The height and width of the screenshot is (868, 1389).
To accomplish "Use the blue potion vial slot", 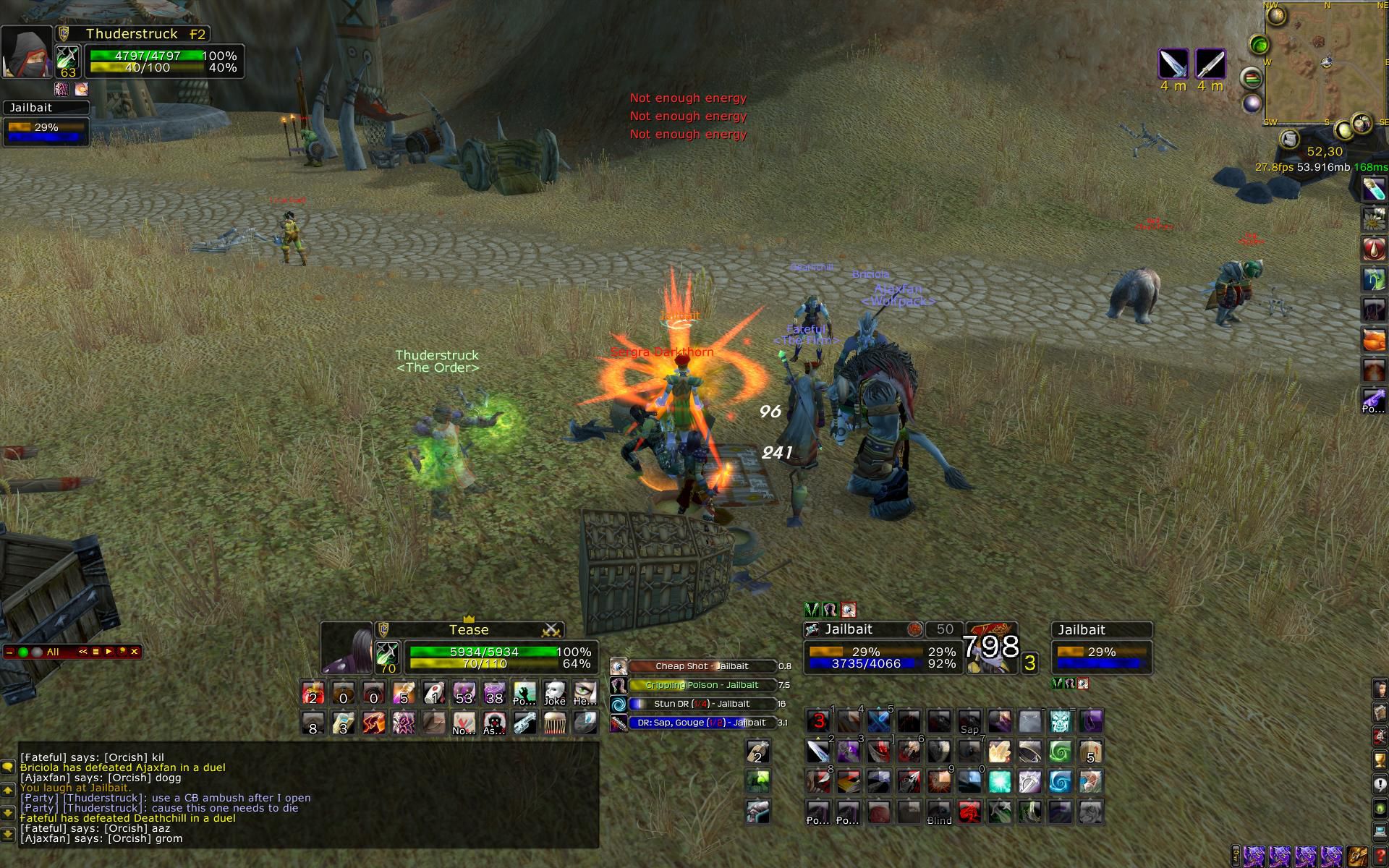I will 1374,190.
